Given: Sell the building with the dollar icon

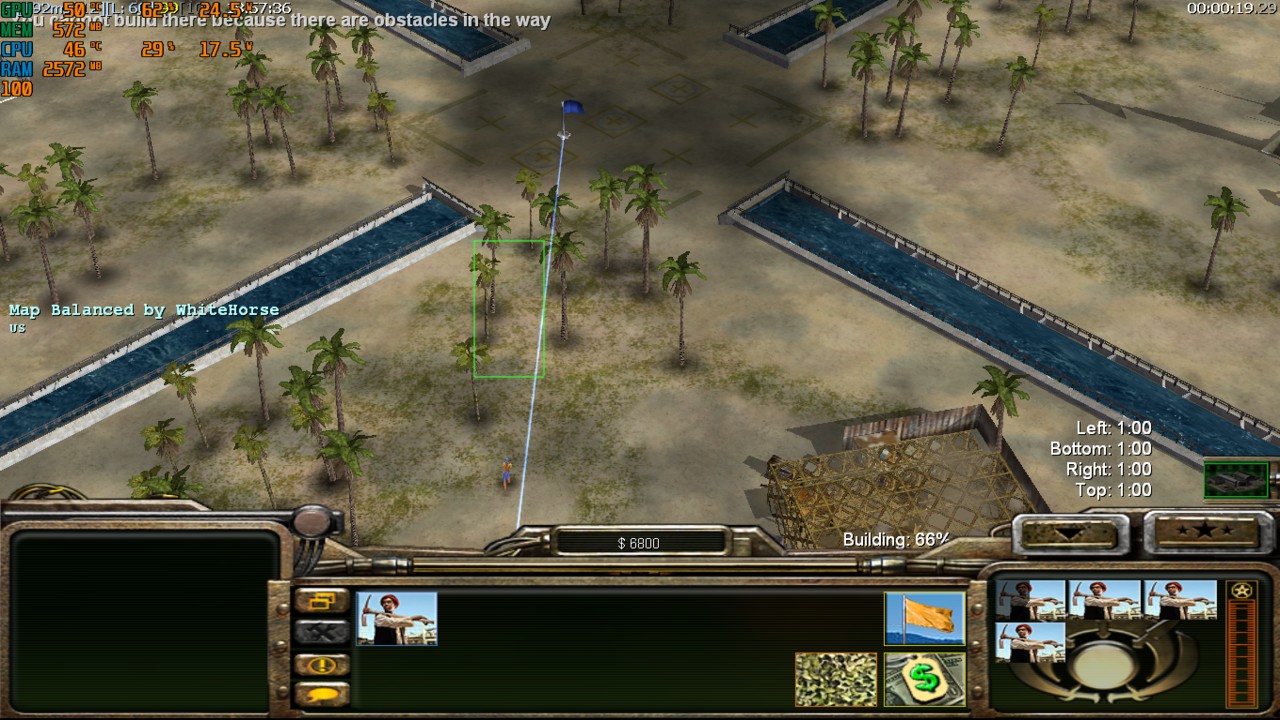Looking at the screenshot, I should [x=924, y=679].
